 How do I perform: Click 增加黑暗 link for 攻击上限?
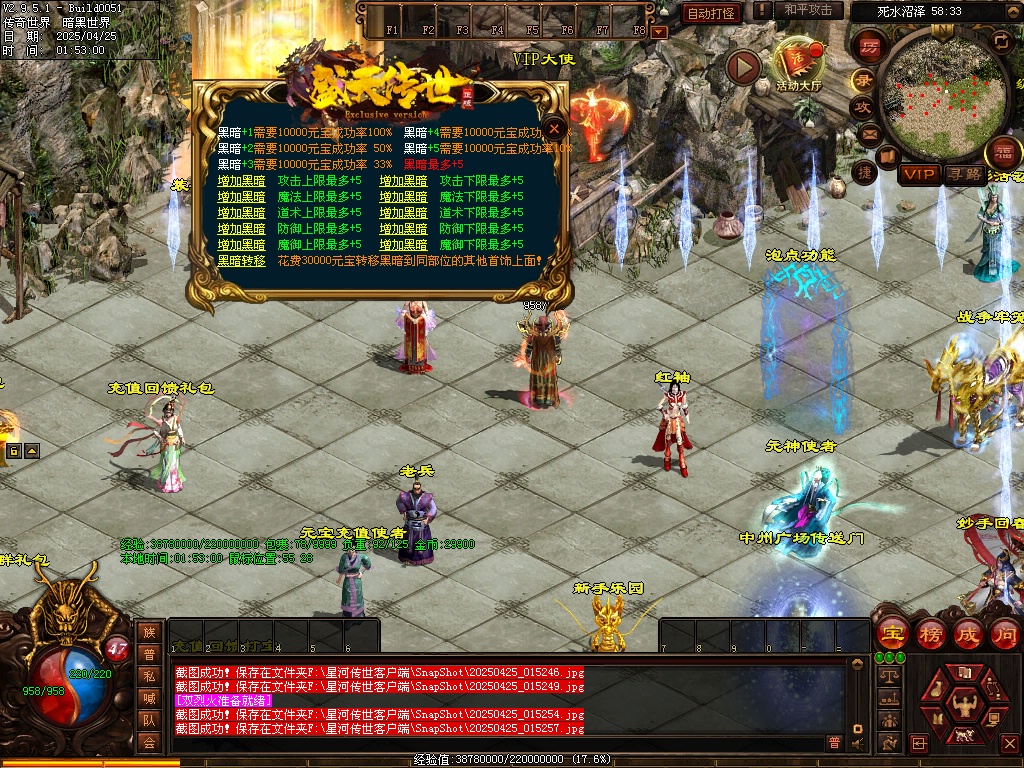click(241, 181)
